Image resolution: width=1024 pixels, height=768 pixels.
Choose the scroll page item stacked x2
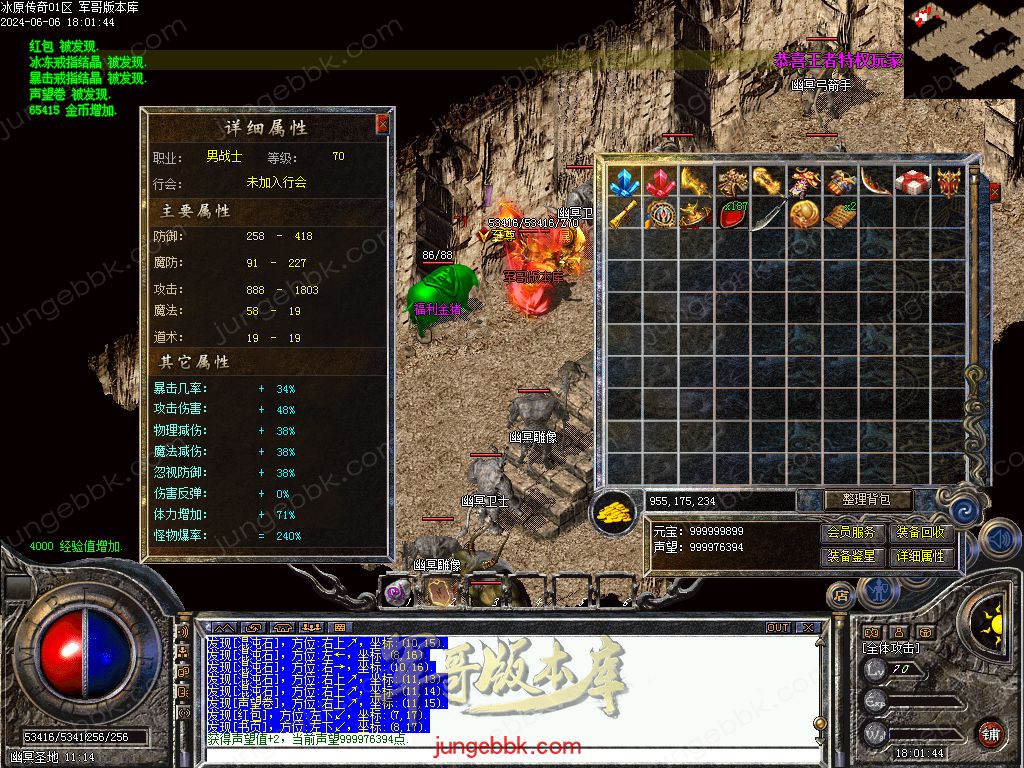pos(840,214)
